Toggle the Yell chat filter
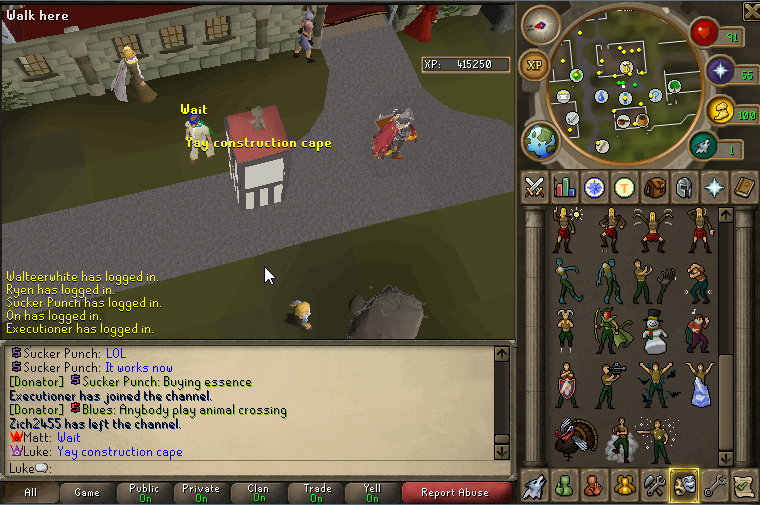 click(372, 492)
